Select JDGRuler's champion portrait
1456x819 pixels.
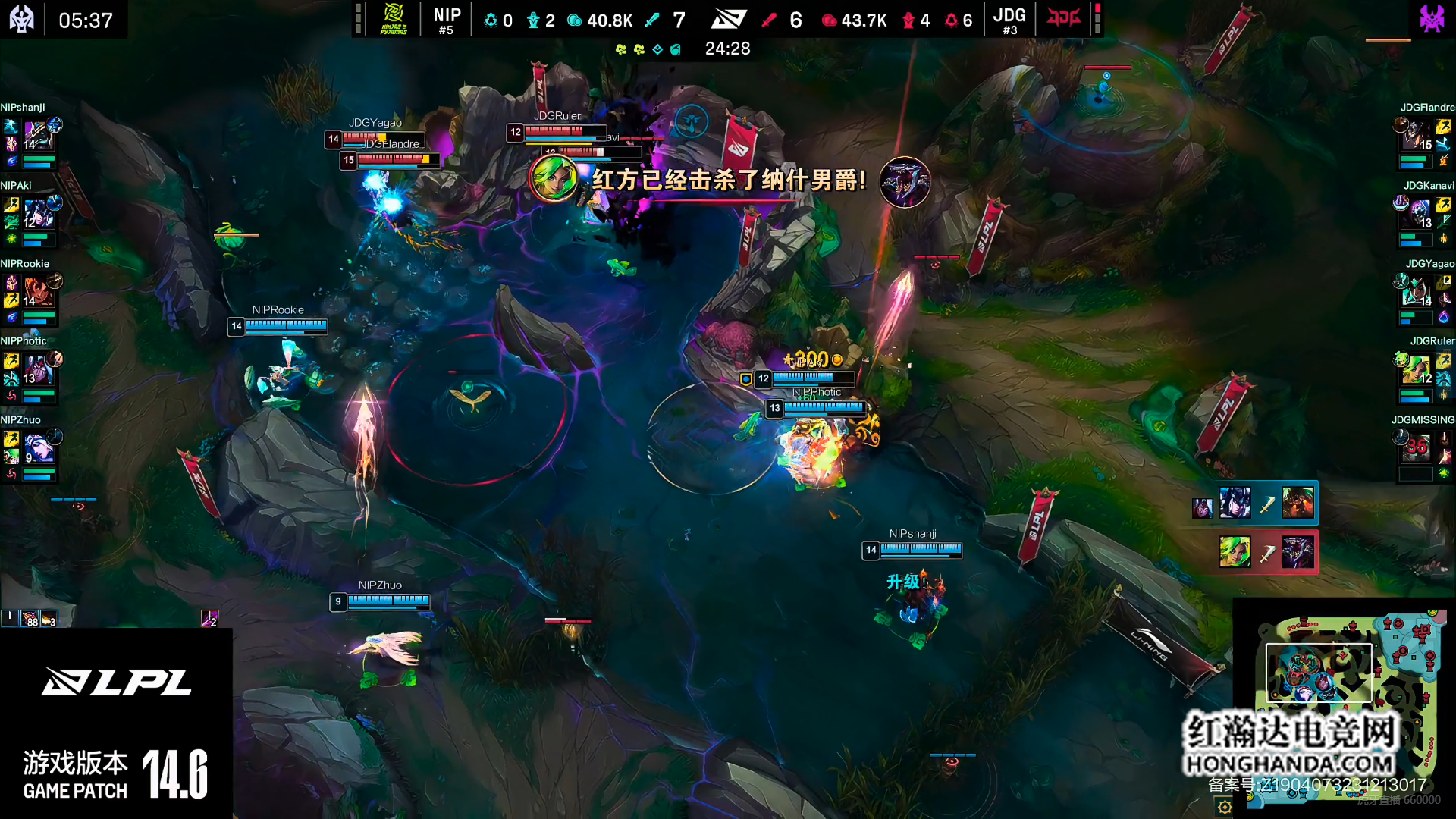[x=1417, y=369]
